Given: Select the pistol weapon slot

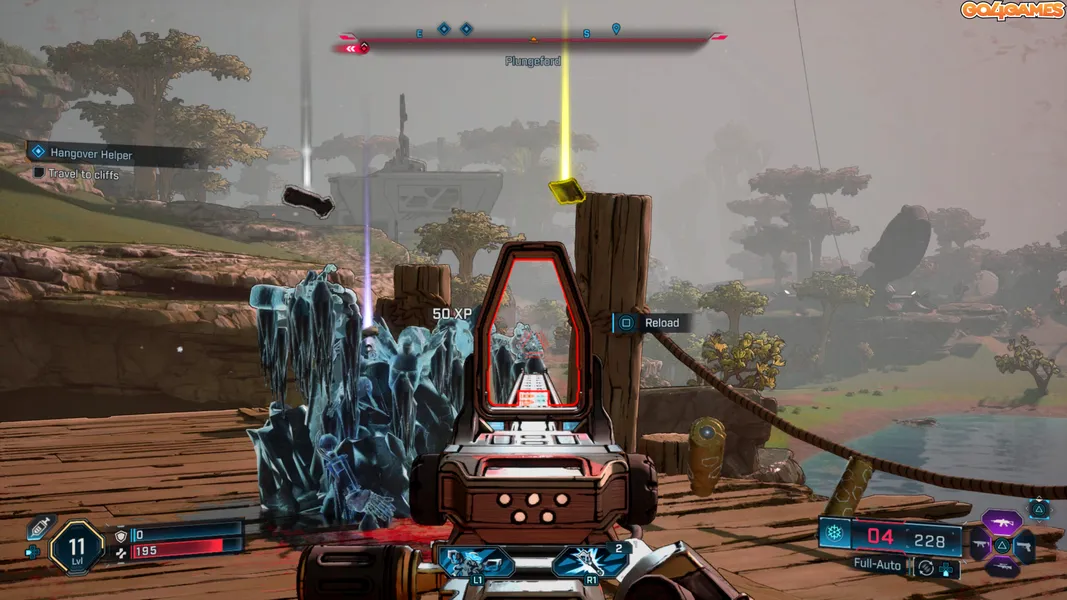Looking at the screenshot, I should (x=1024, y=545).
